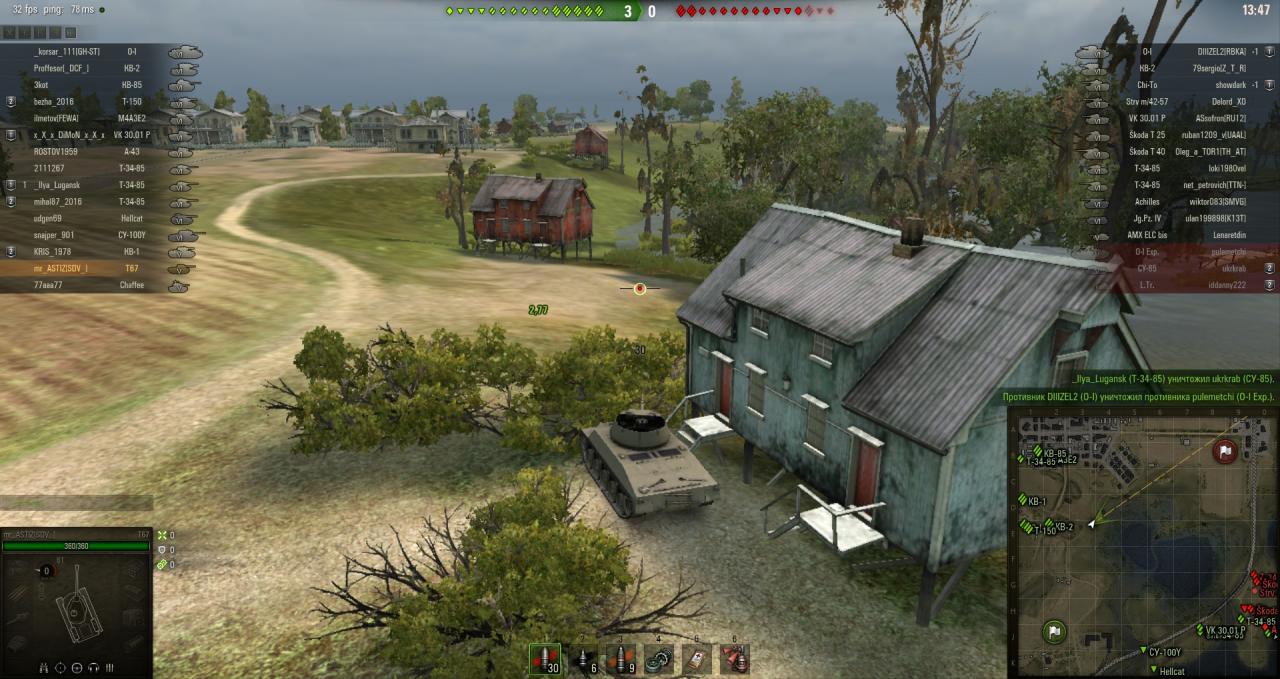This screenshot has width=1280, height=679.
Task: Click the green allied base flag on minimap
Action: [1054, 632]
